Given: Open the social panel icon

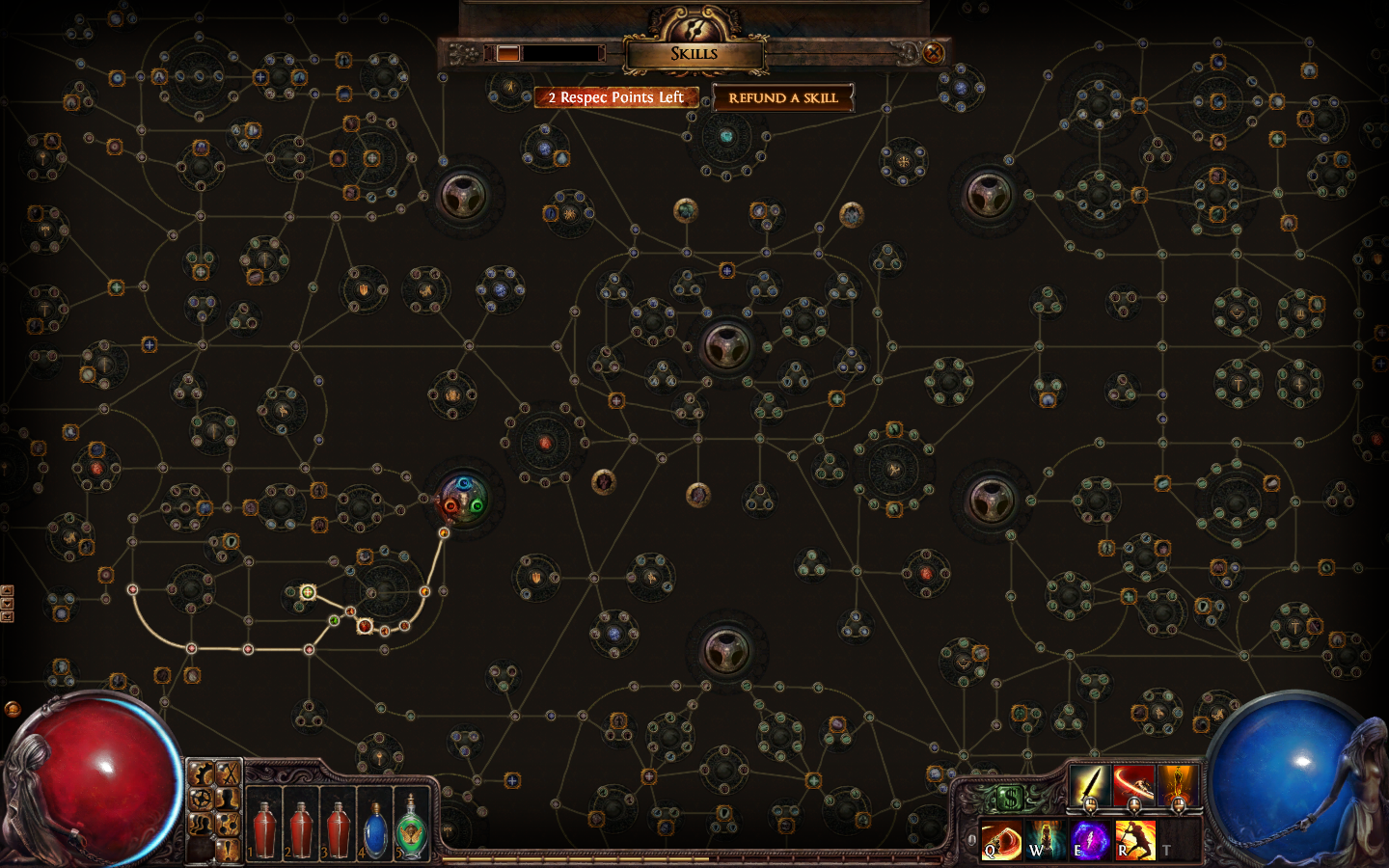Looking at the screenshot, I should click(x=202, y=824).
